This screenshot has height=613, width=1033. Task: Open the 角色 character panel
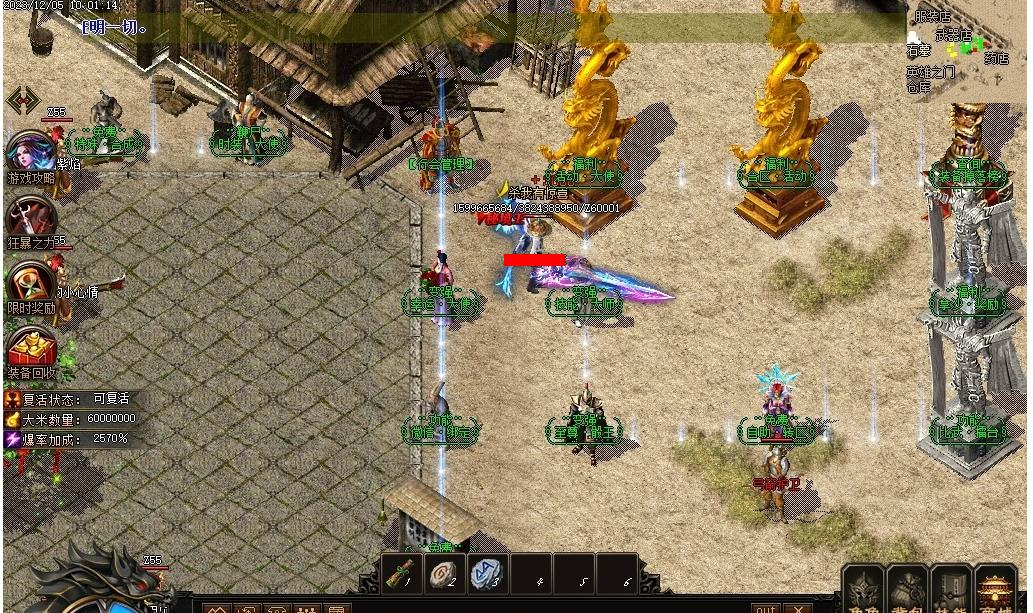coord(863,591)
